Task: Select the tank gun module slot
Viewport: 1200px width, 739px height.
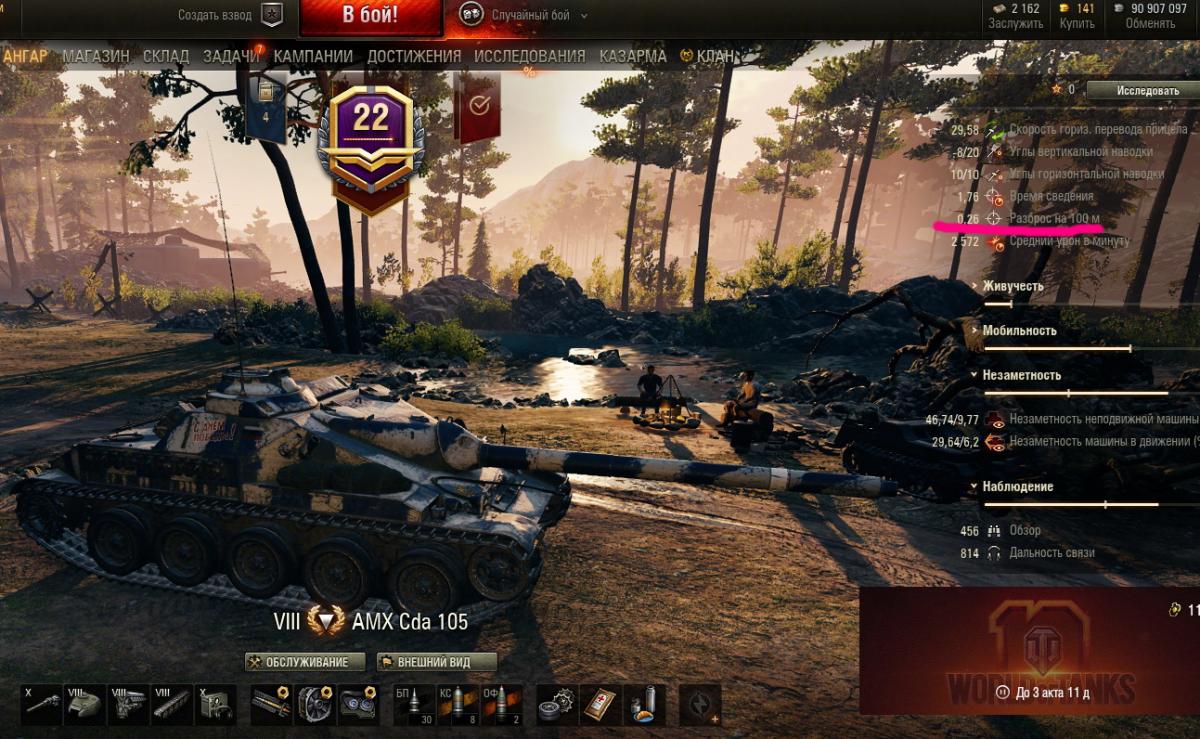Action: (42, 705)
